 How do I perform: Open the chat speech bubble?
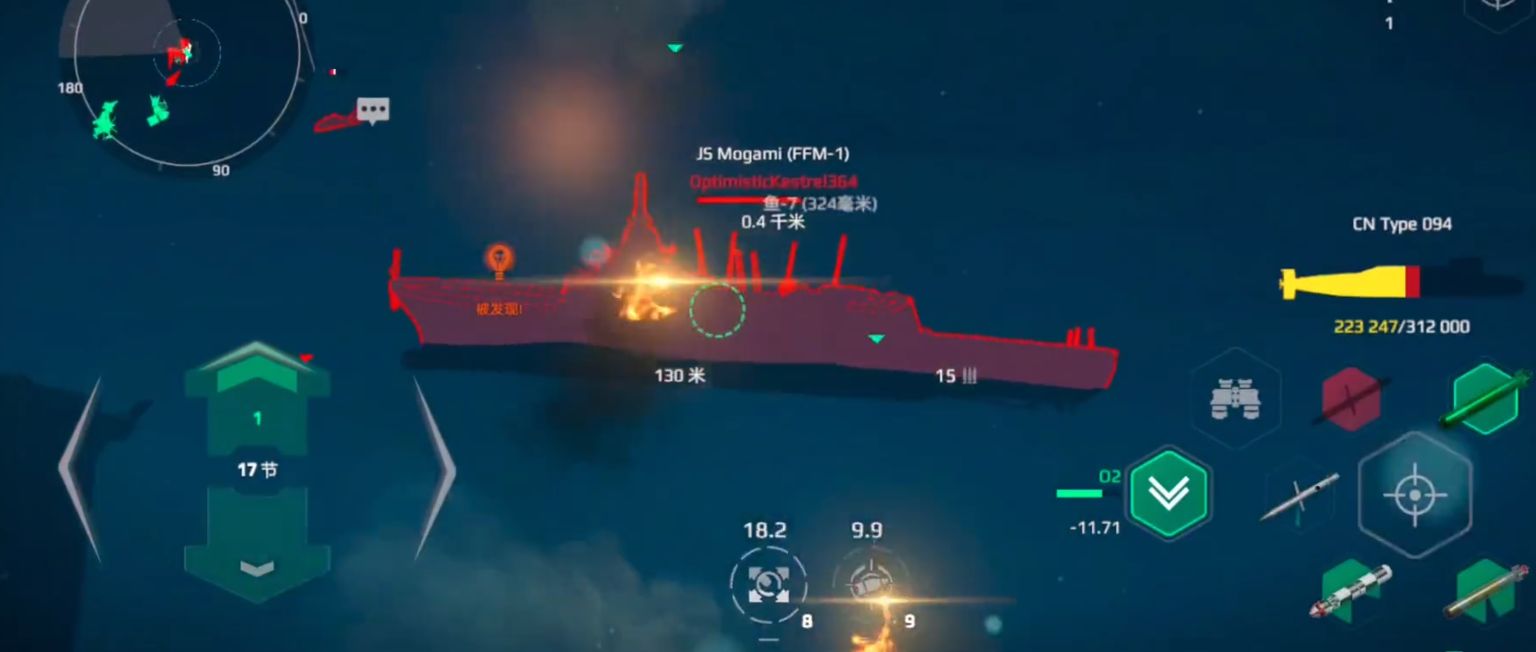click(373, 109)
